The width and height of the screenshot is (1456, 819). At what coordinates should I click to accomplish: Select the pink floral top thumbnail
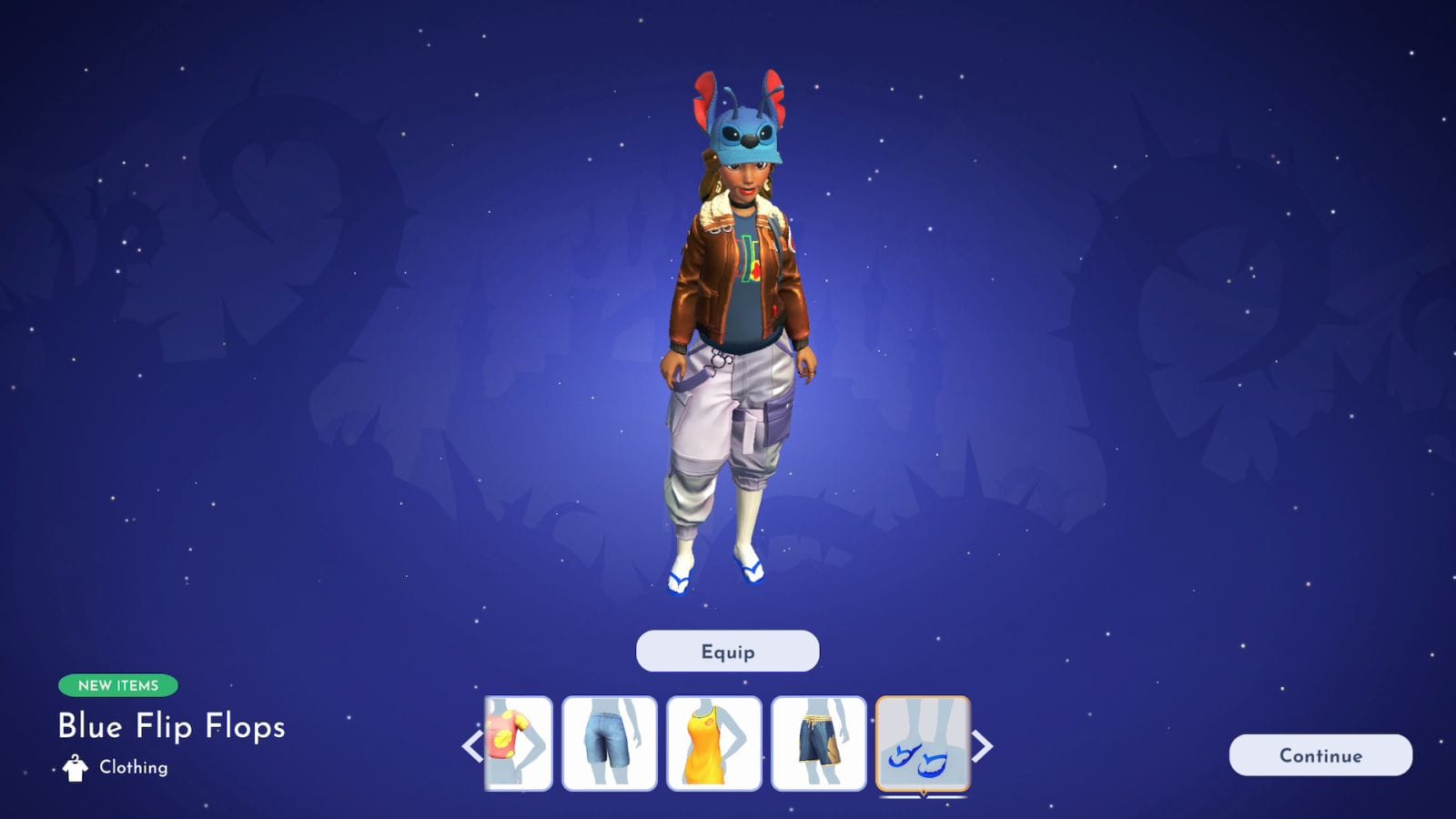tap(519, 743)
